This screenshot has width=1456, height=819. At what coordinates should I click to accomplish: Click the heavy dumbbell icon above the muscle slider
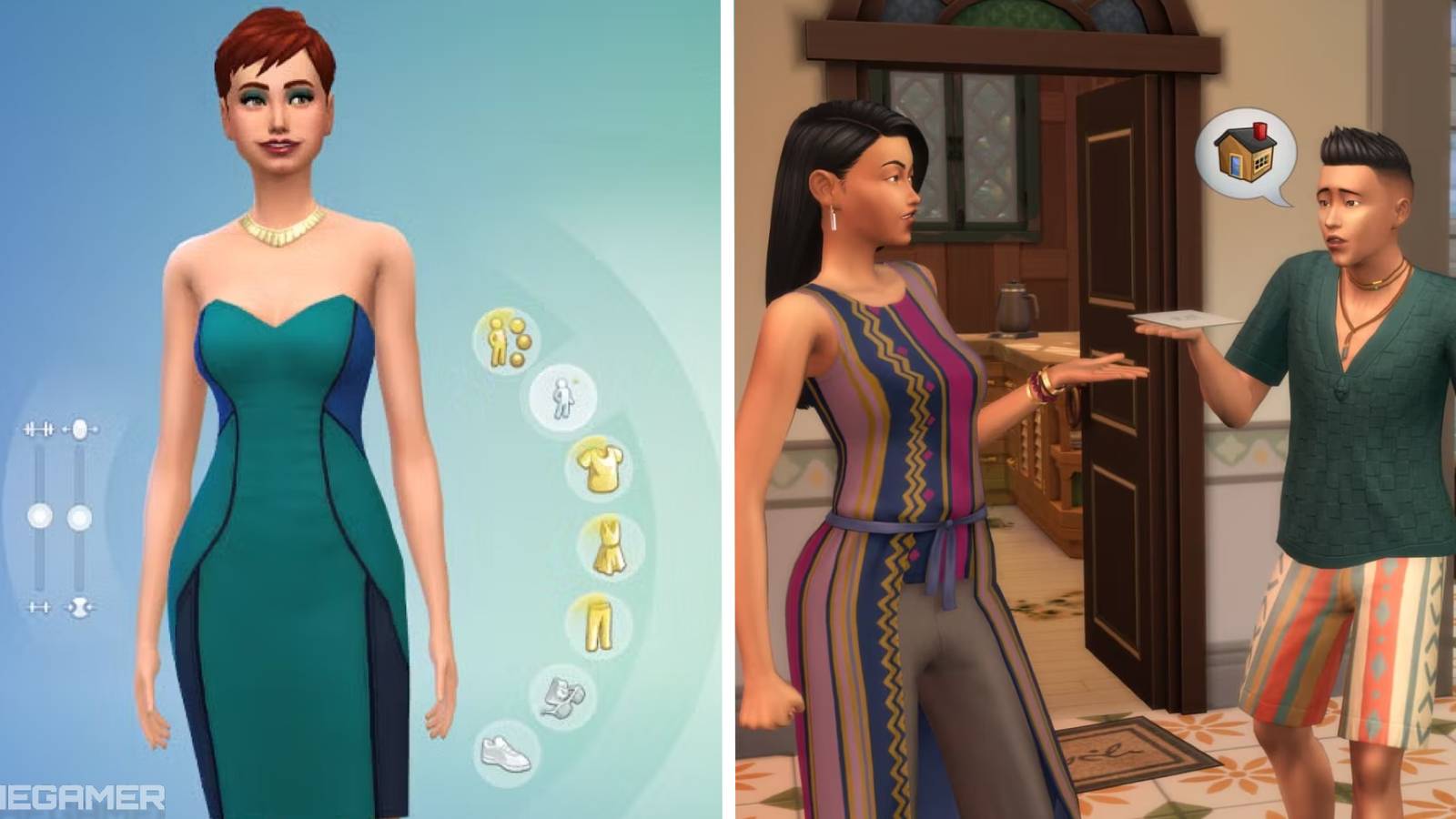pos(38,428)
